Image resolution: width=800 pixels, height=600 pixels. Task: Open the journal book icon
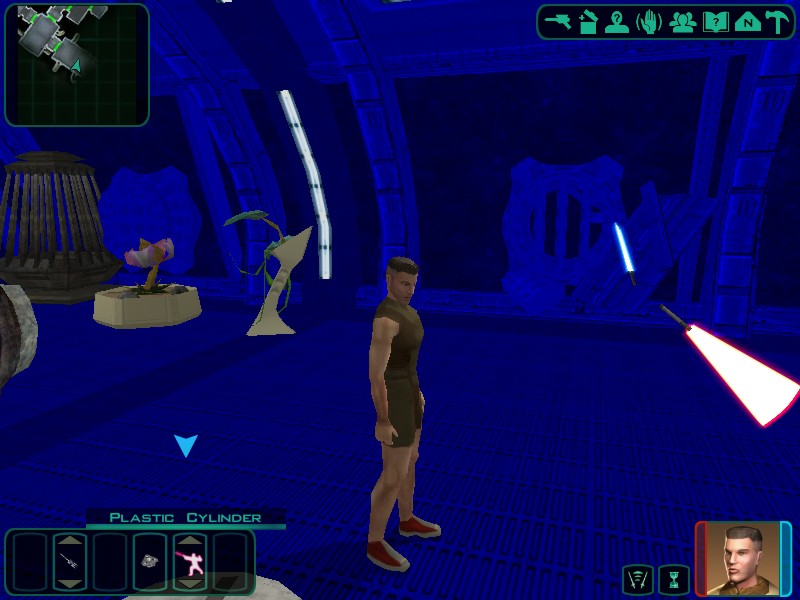click(x=714, y=21)
